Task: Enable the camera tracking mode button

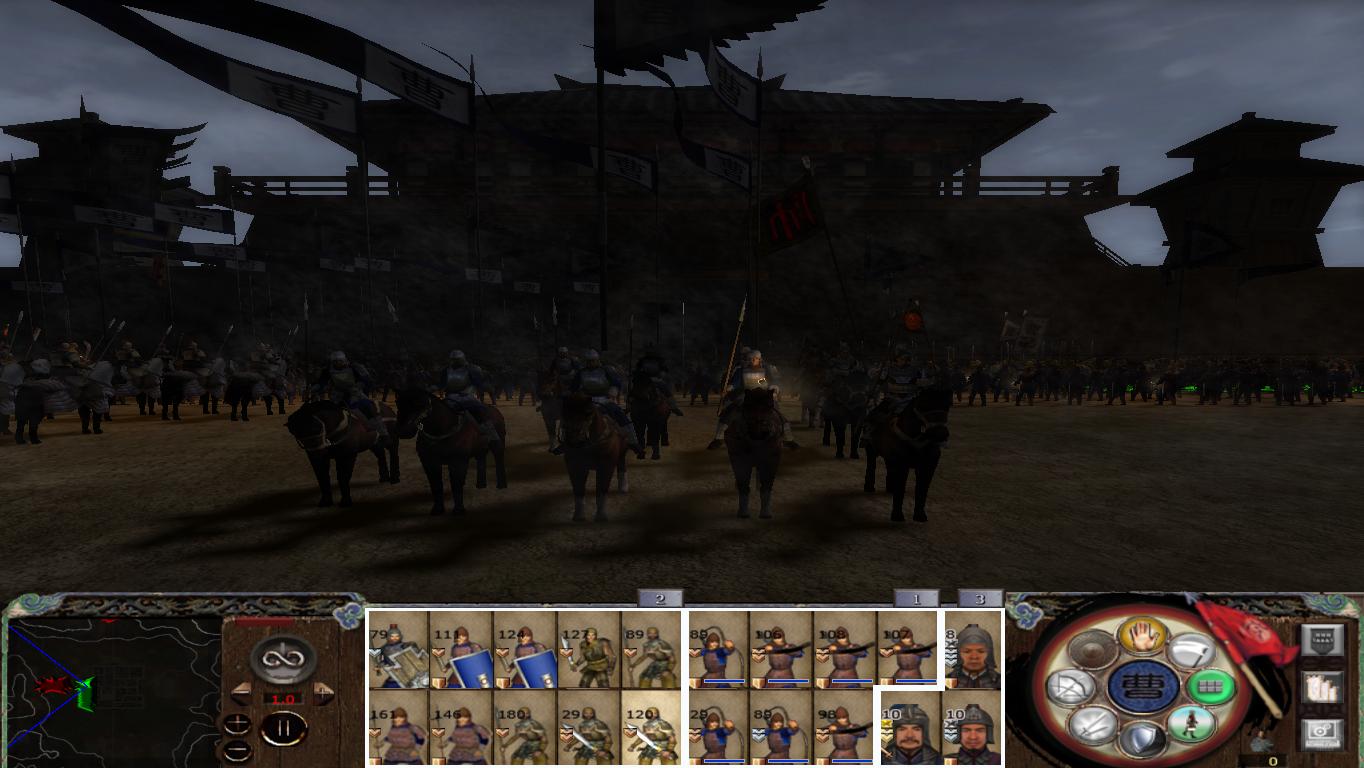Action: click(x=1321, y=732)
